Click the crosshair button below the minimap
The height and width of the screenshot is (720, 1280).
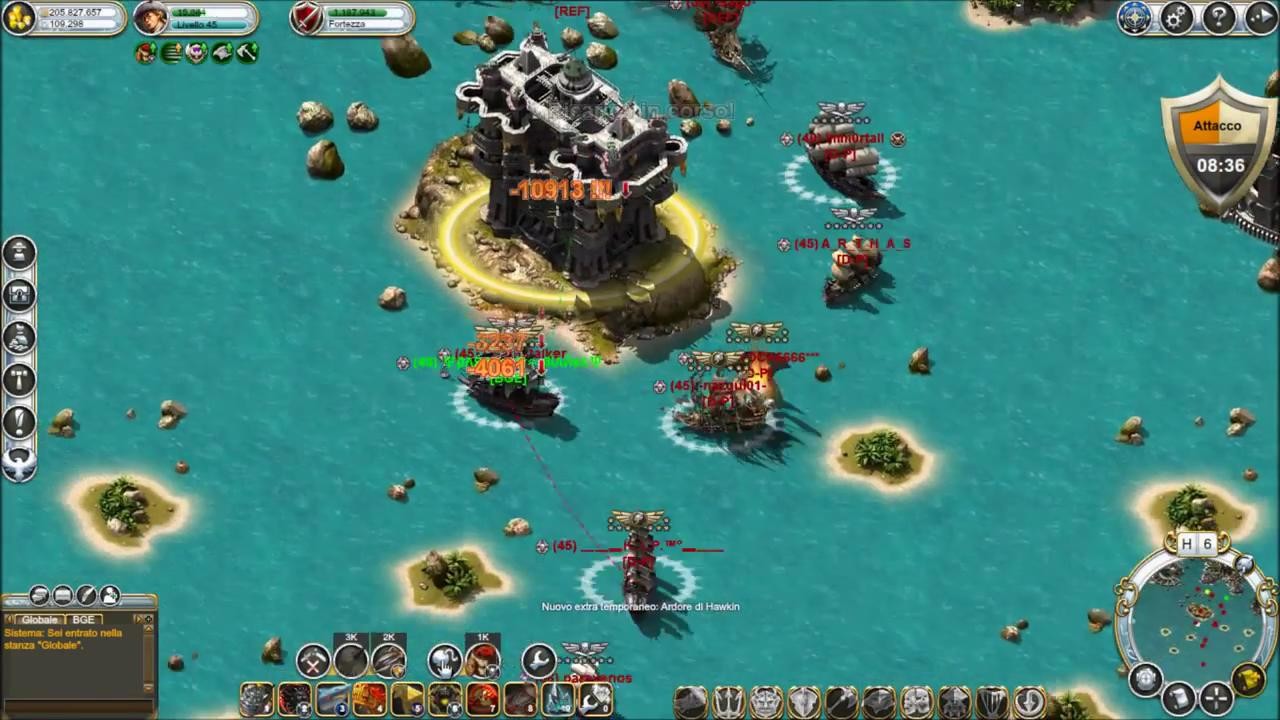tap(1215, 697)
